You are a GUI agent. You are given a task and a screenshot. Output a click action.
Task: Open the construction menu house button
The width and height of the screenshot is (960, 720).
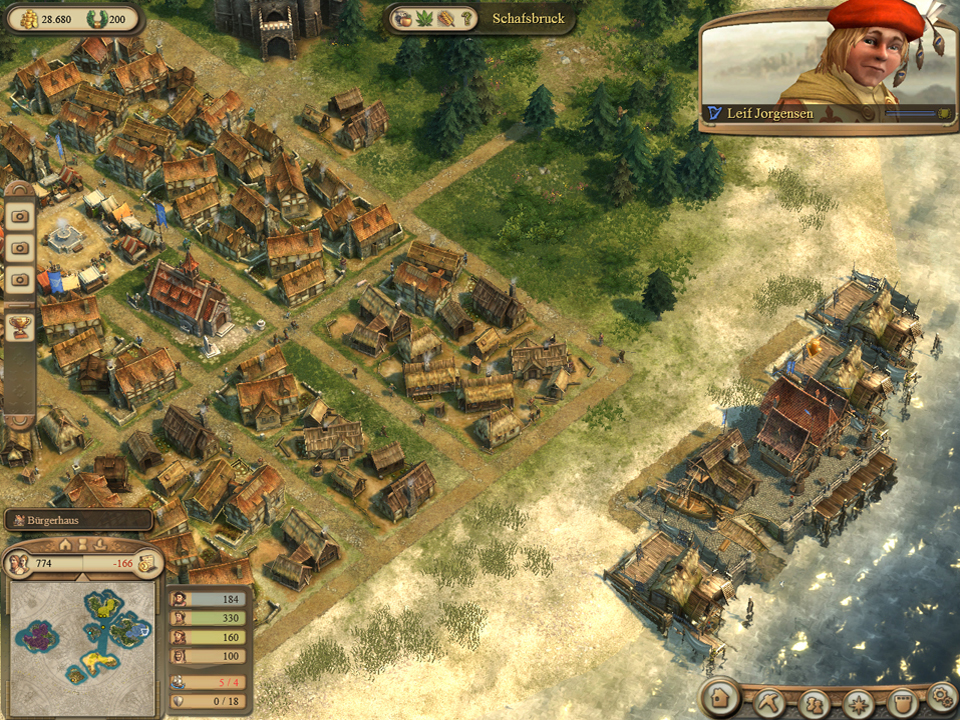719,697
